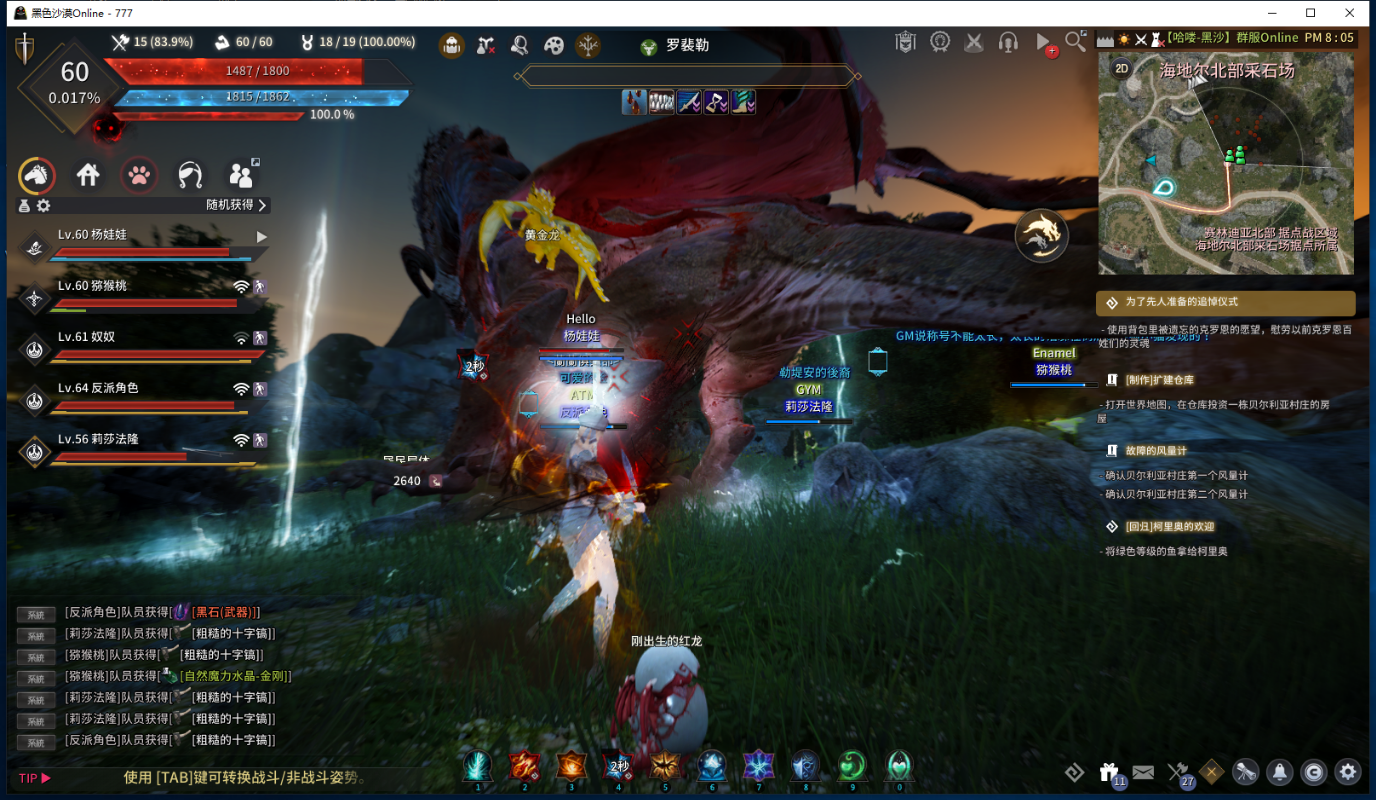1376x800 pixels.
Task: Toggle the minimap 2D view button
Action: (1122, 69)
